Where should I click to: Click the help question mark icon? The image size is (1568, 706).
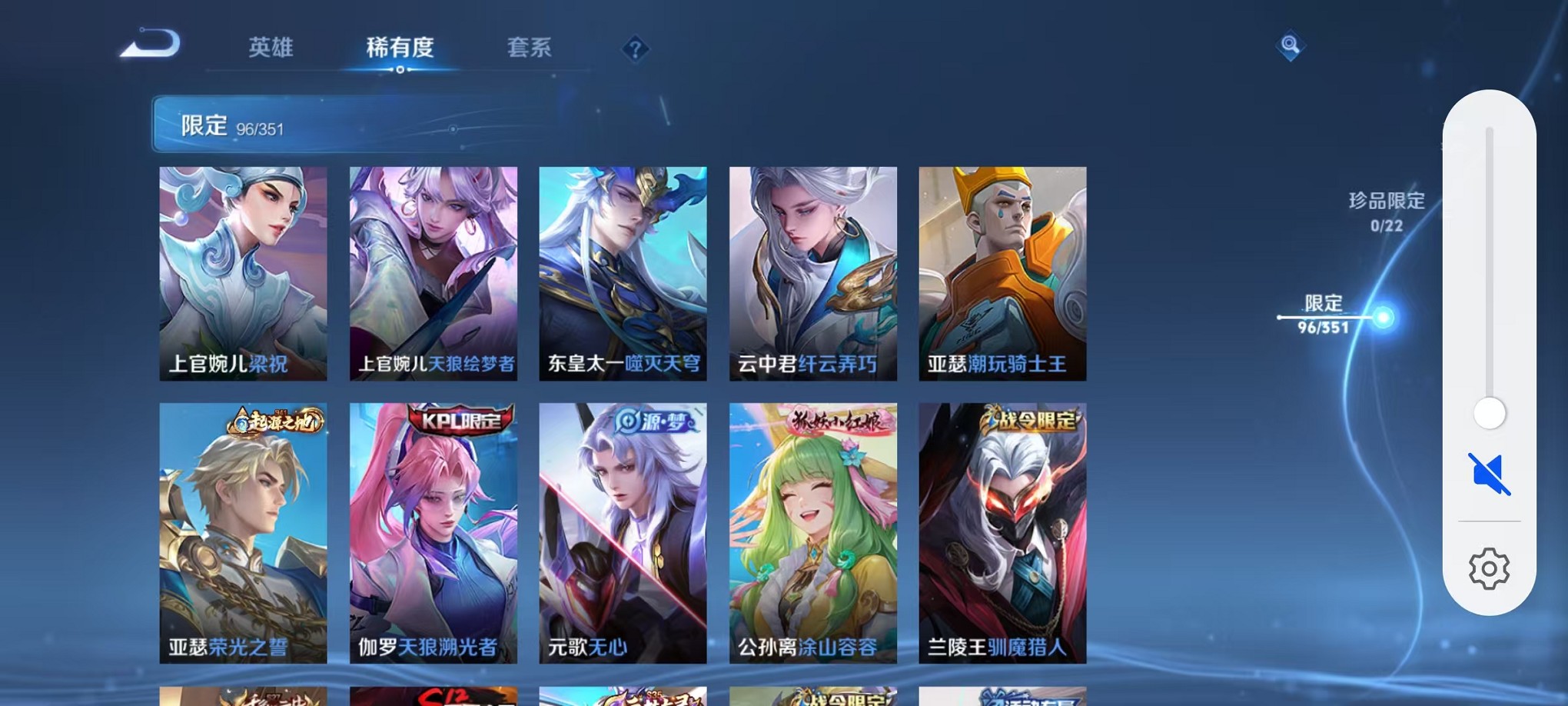pos(634,50)
